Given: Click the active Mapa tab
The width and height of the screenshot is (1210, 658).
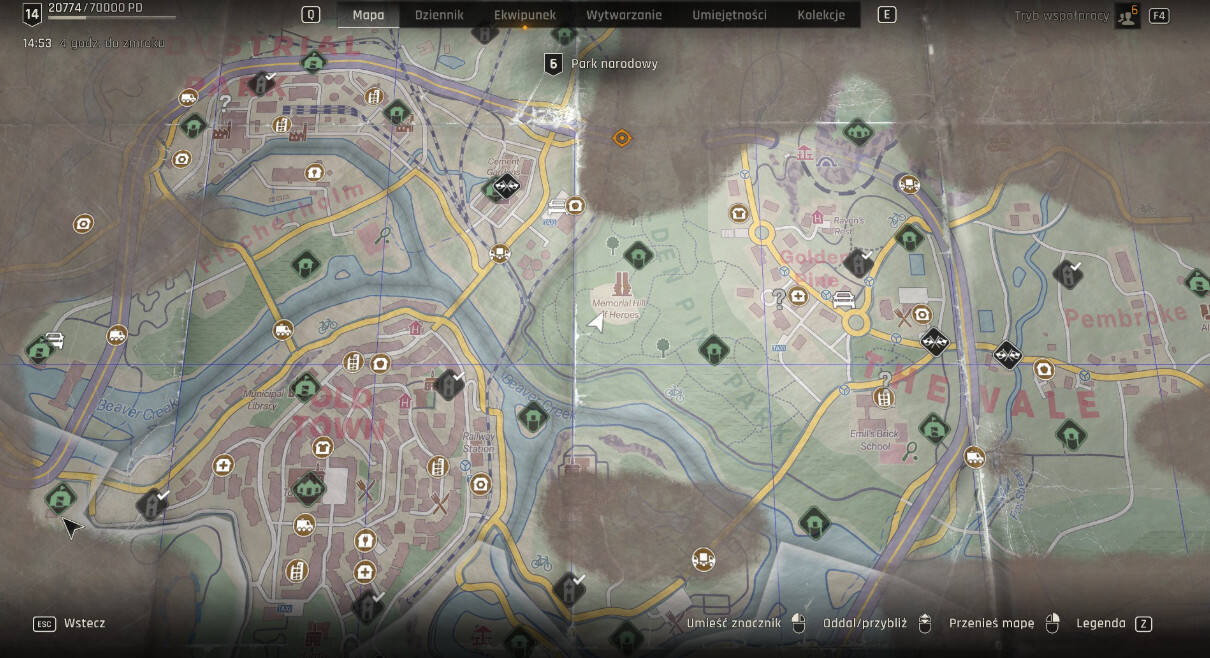Looking at the screenshot, I should [368, 15].
